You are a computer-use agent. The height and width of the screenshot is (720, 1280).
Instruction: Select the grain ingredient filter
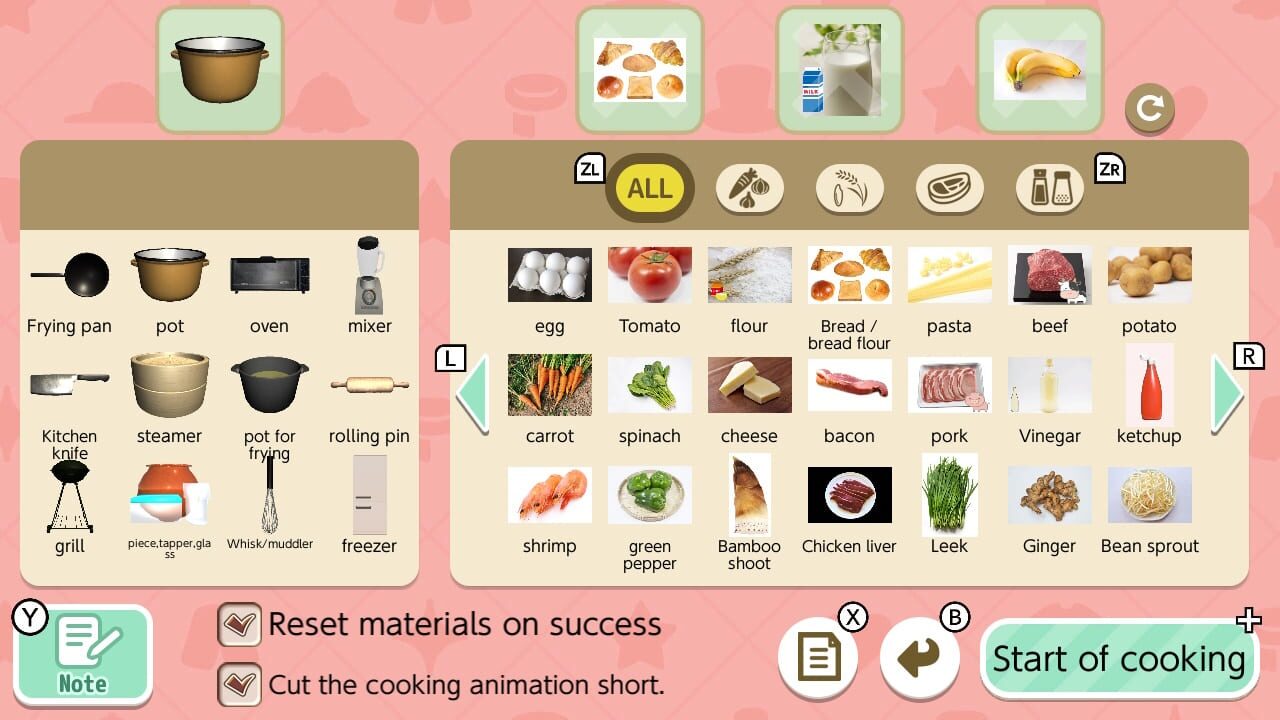point(849,188)
